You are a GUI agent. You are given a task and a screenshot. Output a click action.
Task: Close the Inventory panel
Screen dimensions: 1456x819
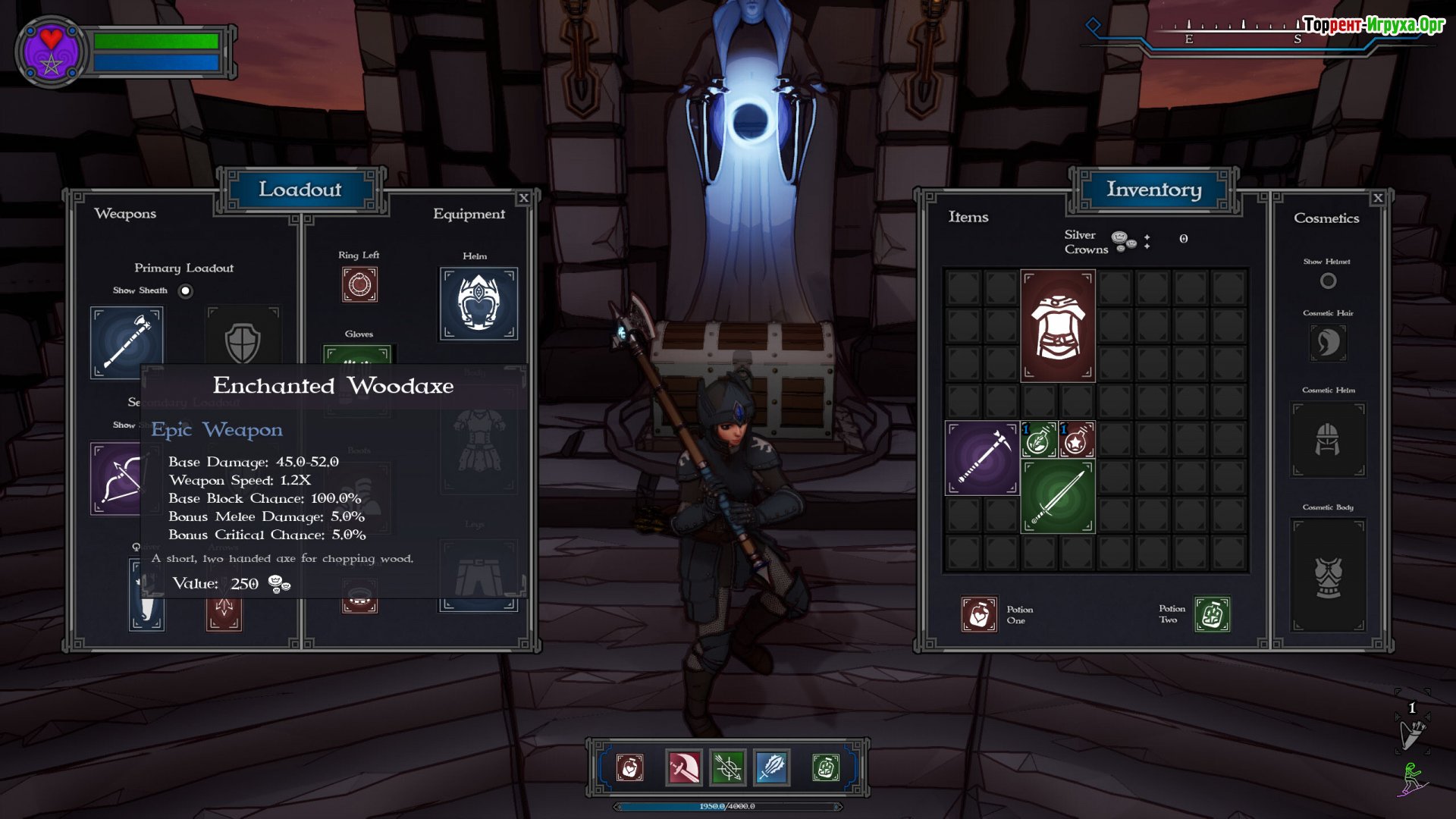1378,198
